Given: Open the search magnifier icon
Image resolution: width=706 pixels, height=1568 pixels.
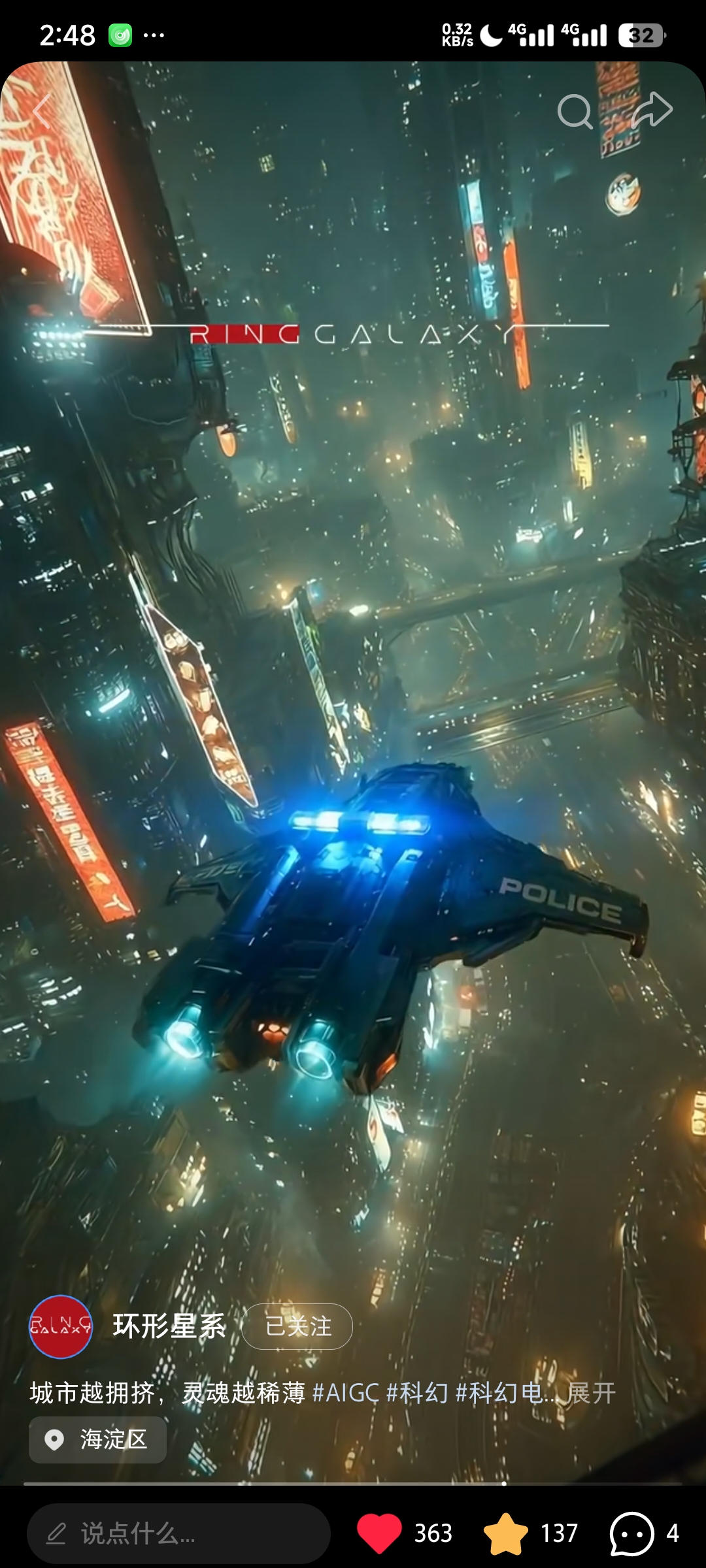Looking at the screenshot, I should [x=575, y=112].
